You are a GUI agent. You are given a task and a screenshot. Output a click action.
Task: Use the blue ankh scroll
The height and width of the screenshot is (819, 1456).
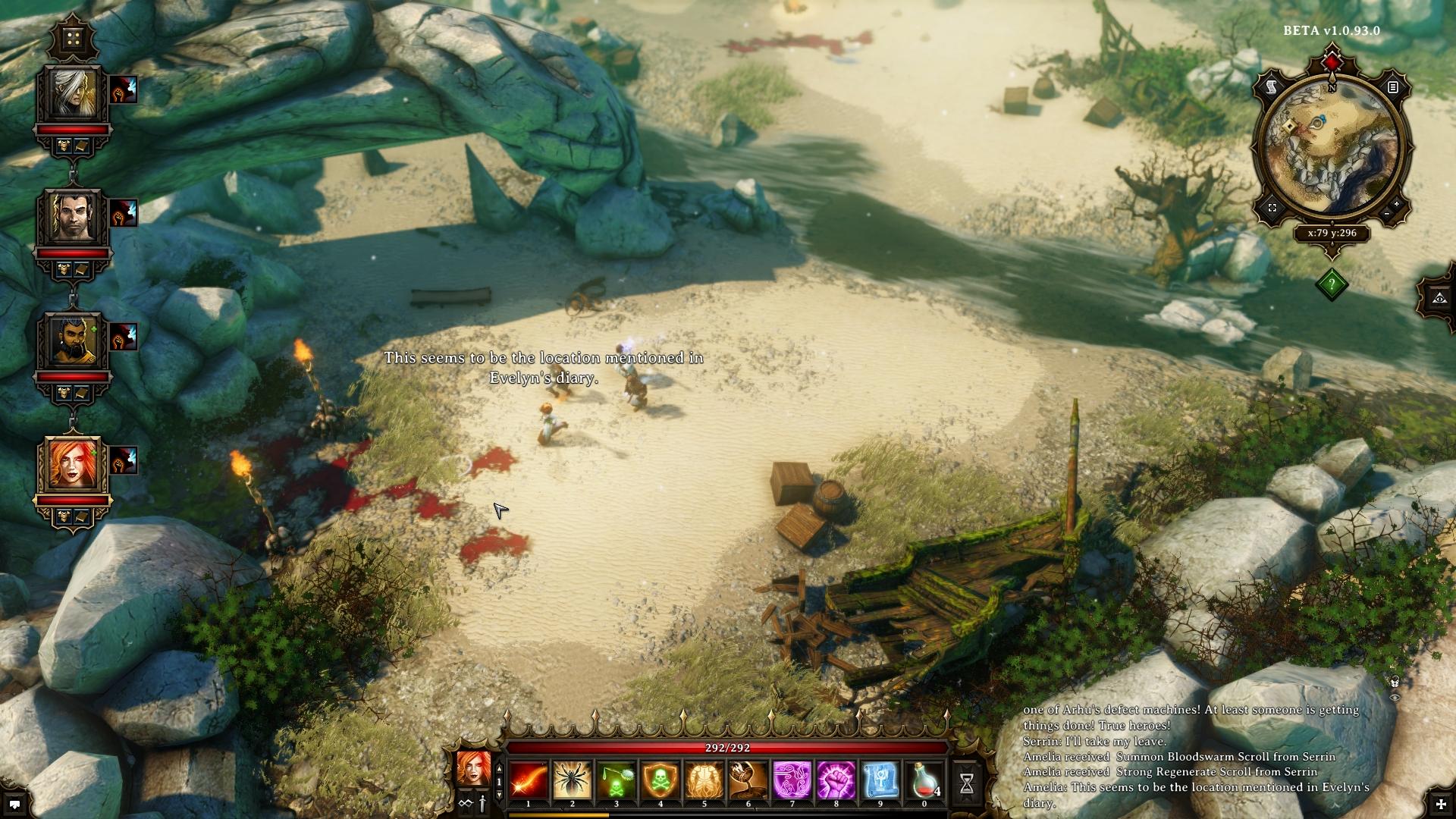click(880, 781)
